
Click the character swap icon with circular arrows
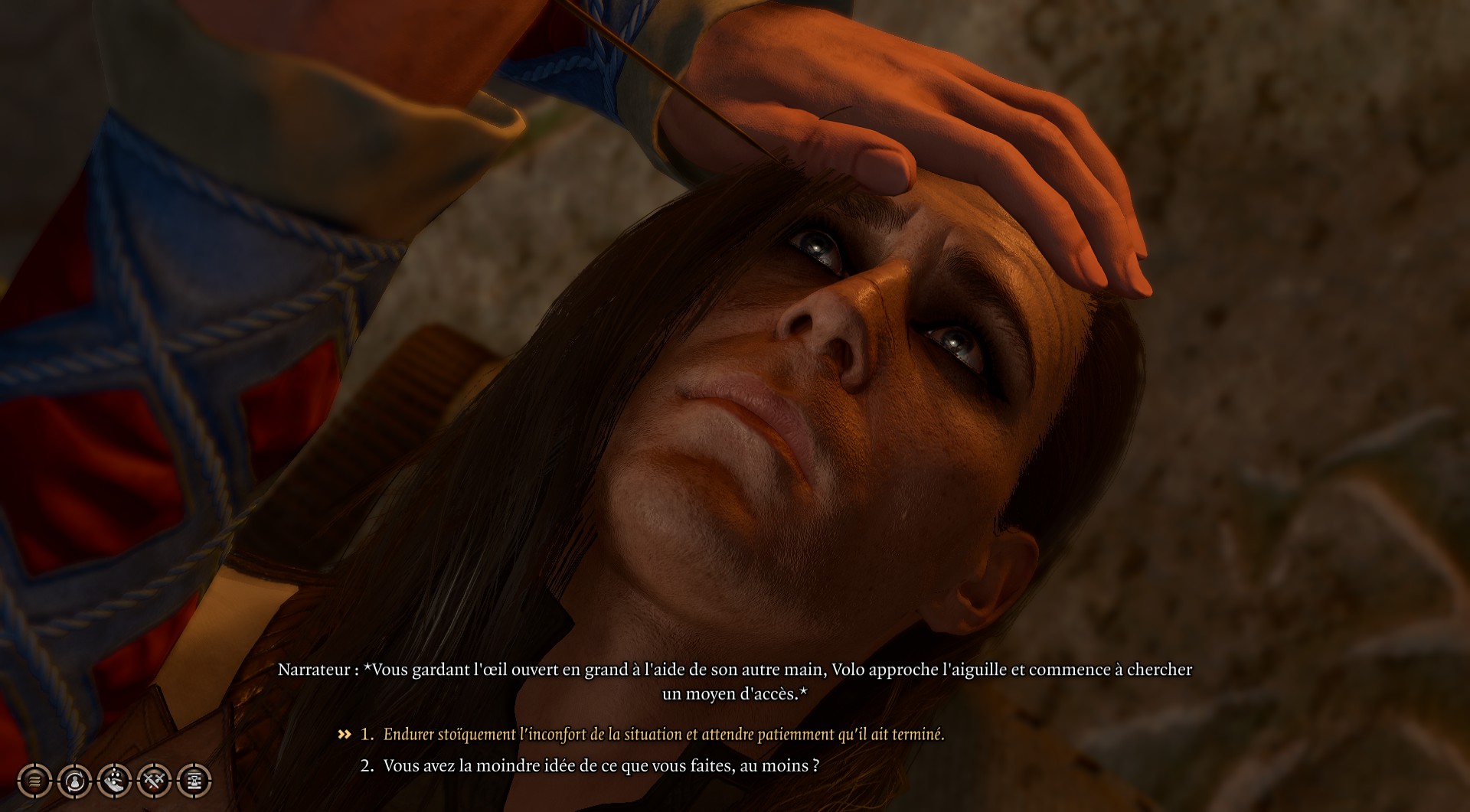tap(74, 781)
